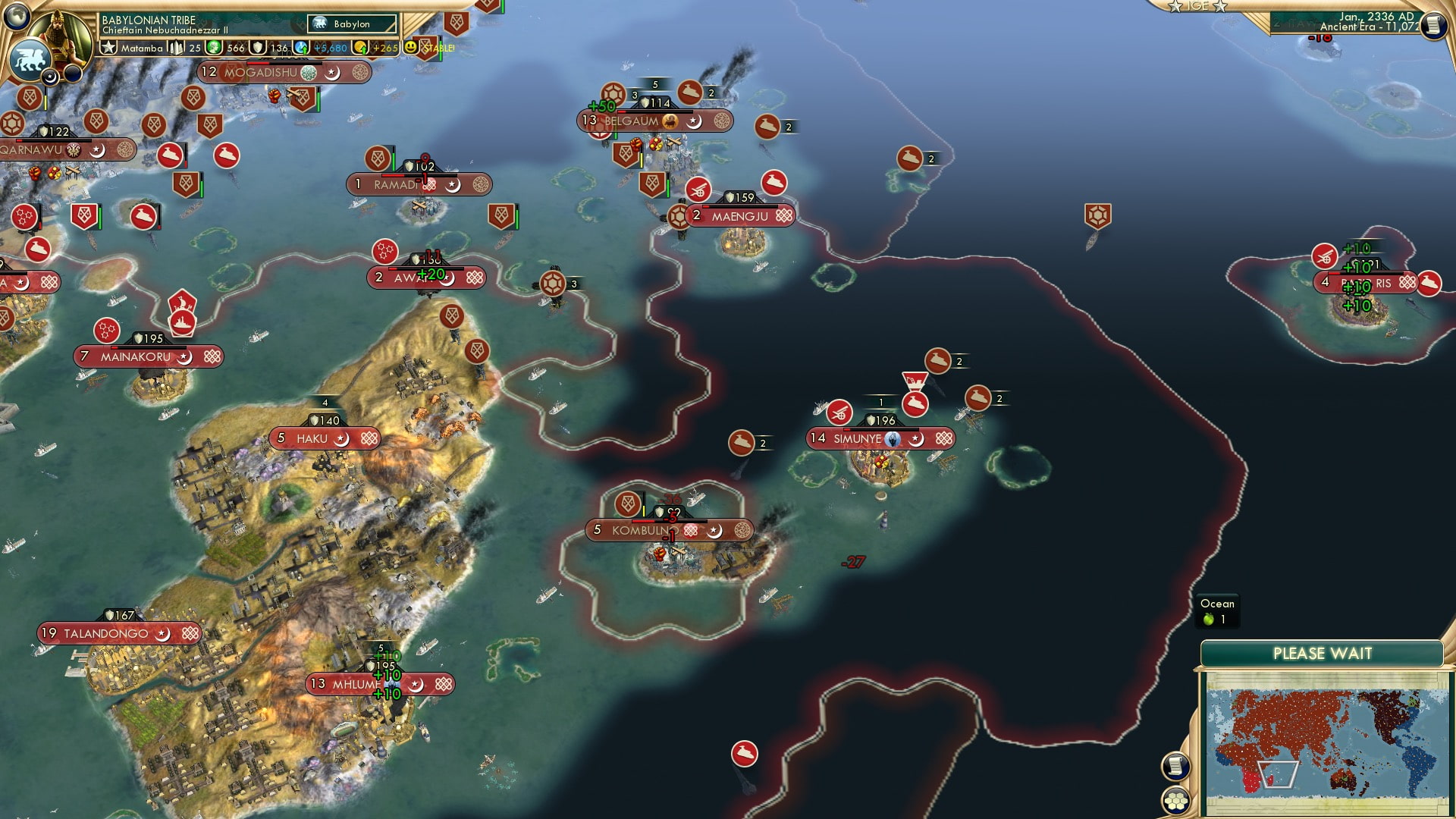Open the scroll menu beside the date
Image resolution: width=1456 pixels, height=819 pixels.
click(1432, 26)
